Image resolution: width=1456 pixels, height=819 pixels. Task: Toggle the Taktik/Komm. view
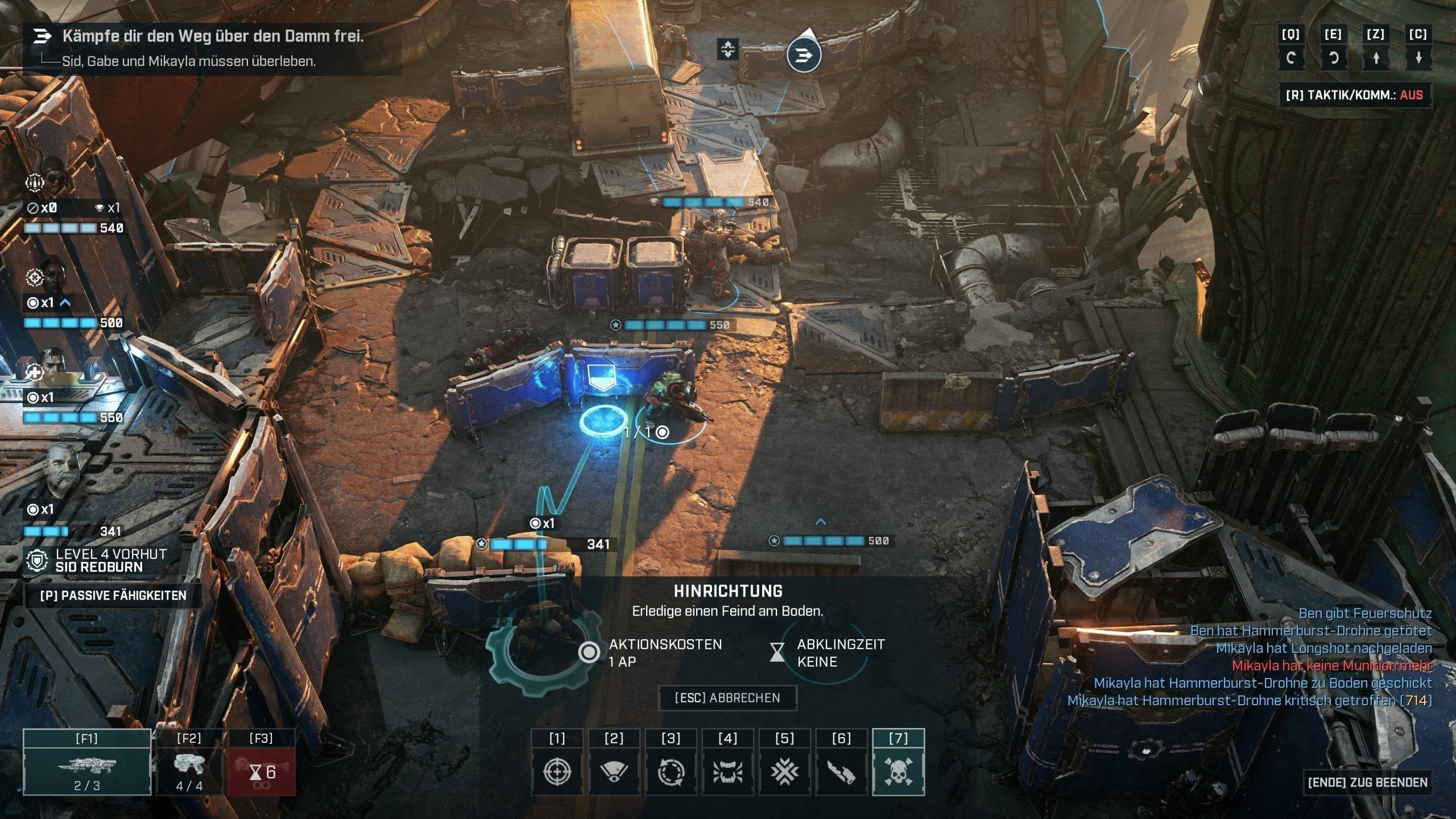point(1354,95)
